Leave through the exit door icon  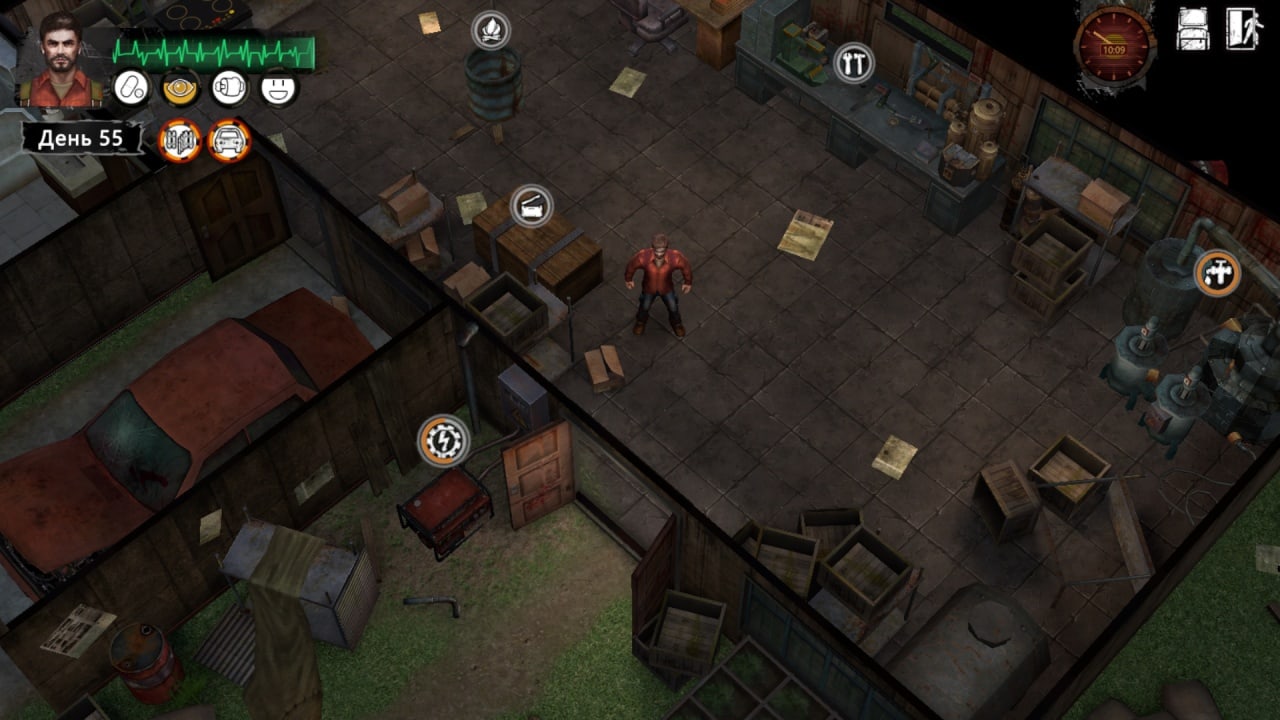click(1244, 30)
